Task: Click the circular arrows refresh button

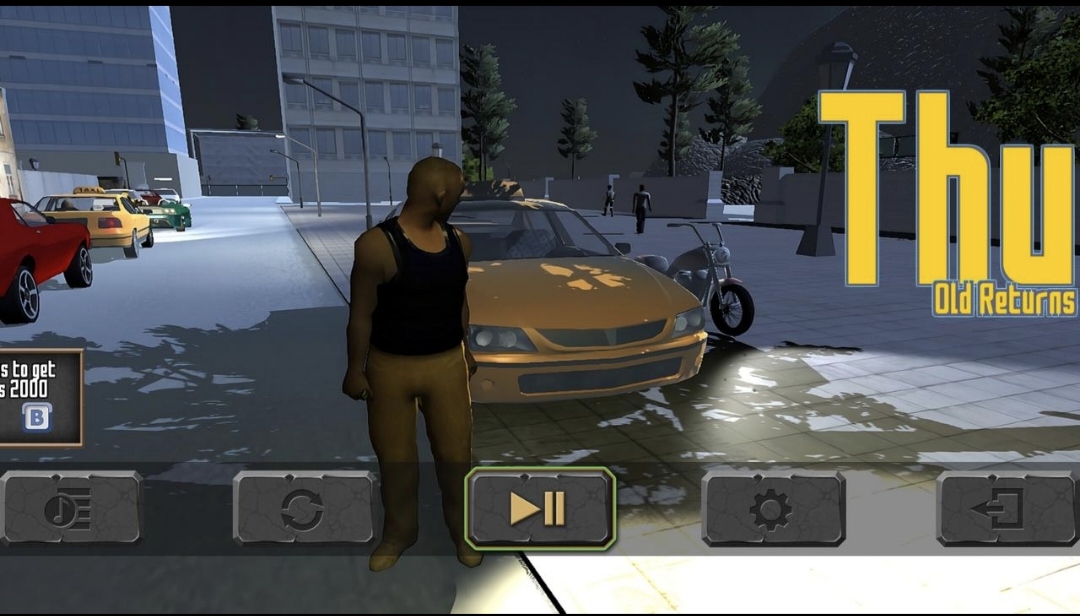Action: tap(303, 509)
